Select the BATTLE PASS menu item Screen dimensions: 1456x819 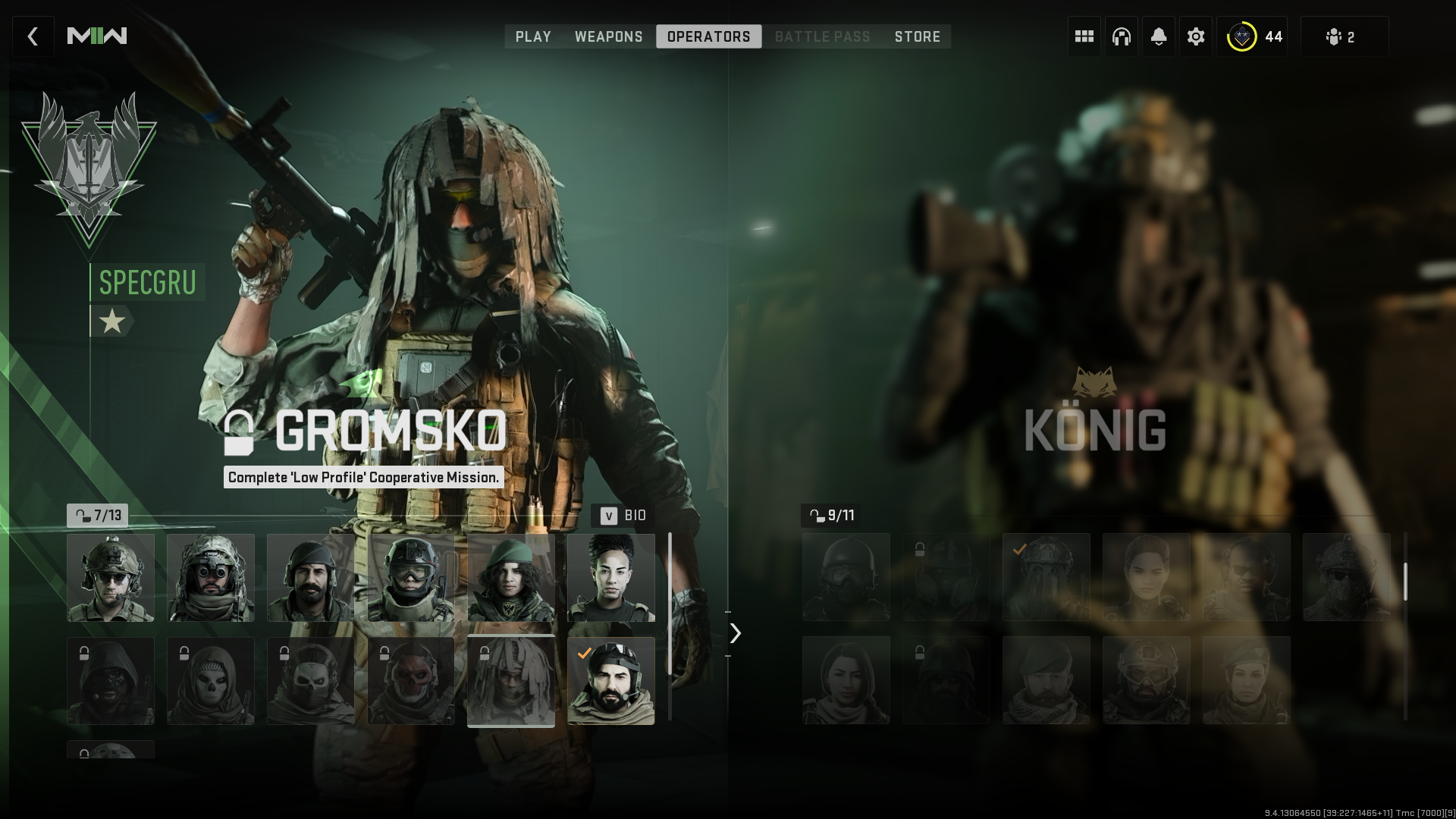tap(822, 36)
